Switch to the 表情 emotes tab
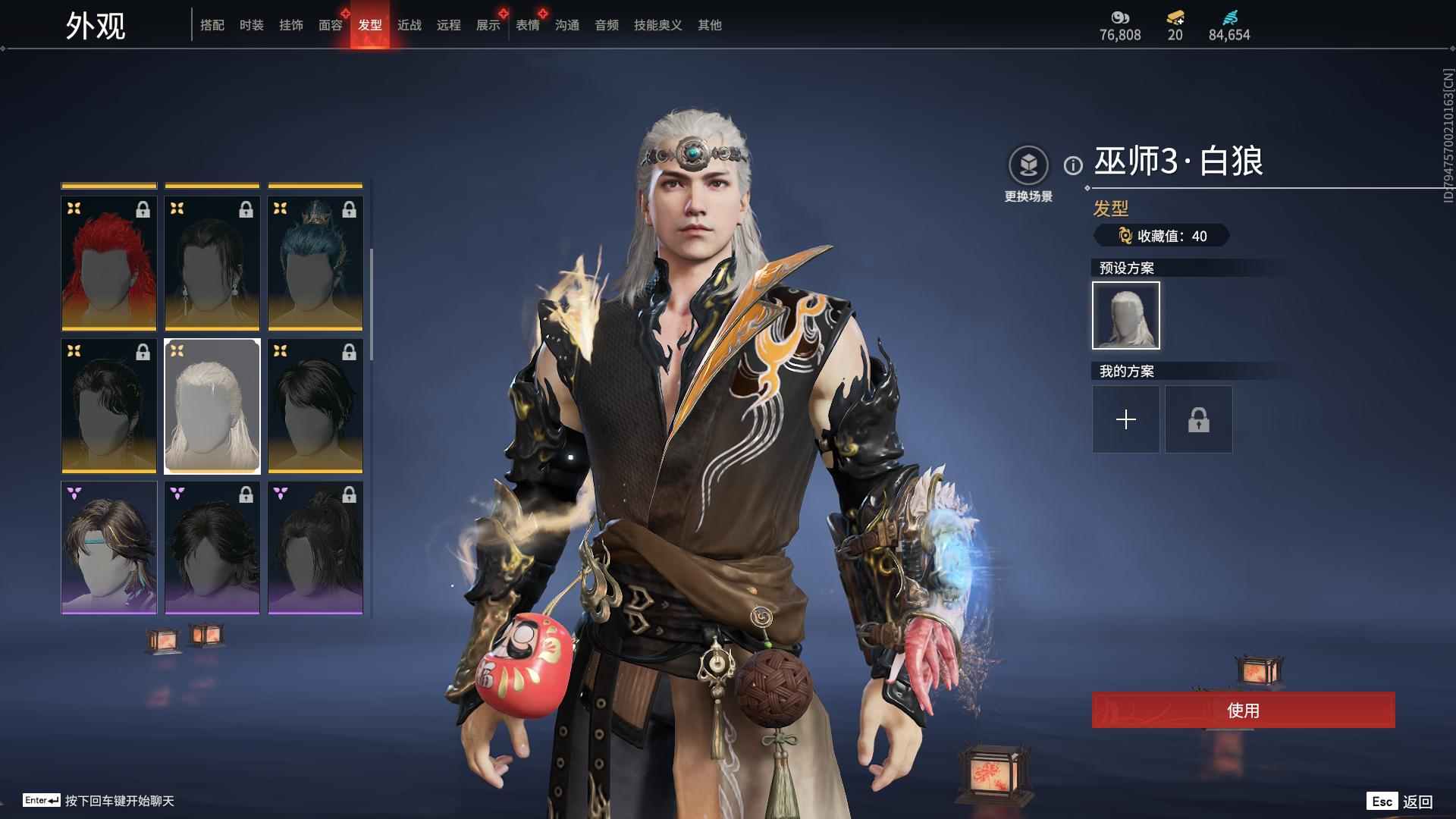The width and height of the screenshot is (1456, 819). click(x=528, y=25)
